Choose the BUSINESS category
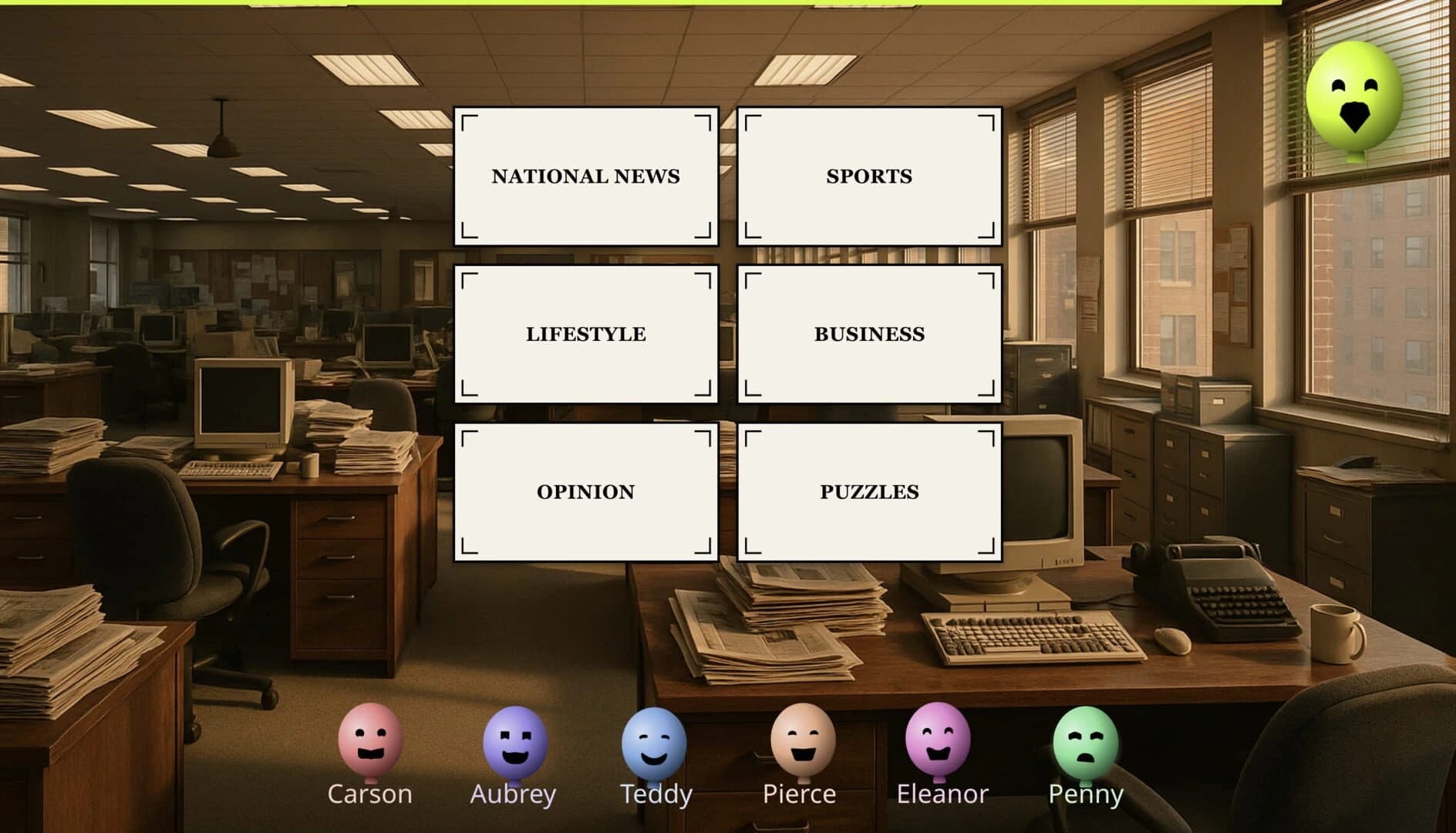Image resolution: width=1456 pixels, height=833 pixels. click(869, 333)
